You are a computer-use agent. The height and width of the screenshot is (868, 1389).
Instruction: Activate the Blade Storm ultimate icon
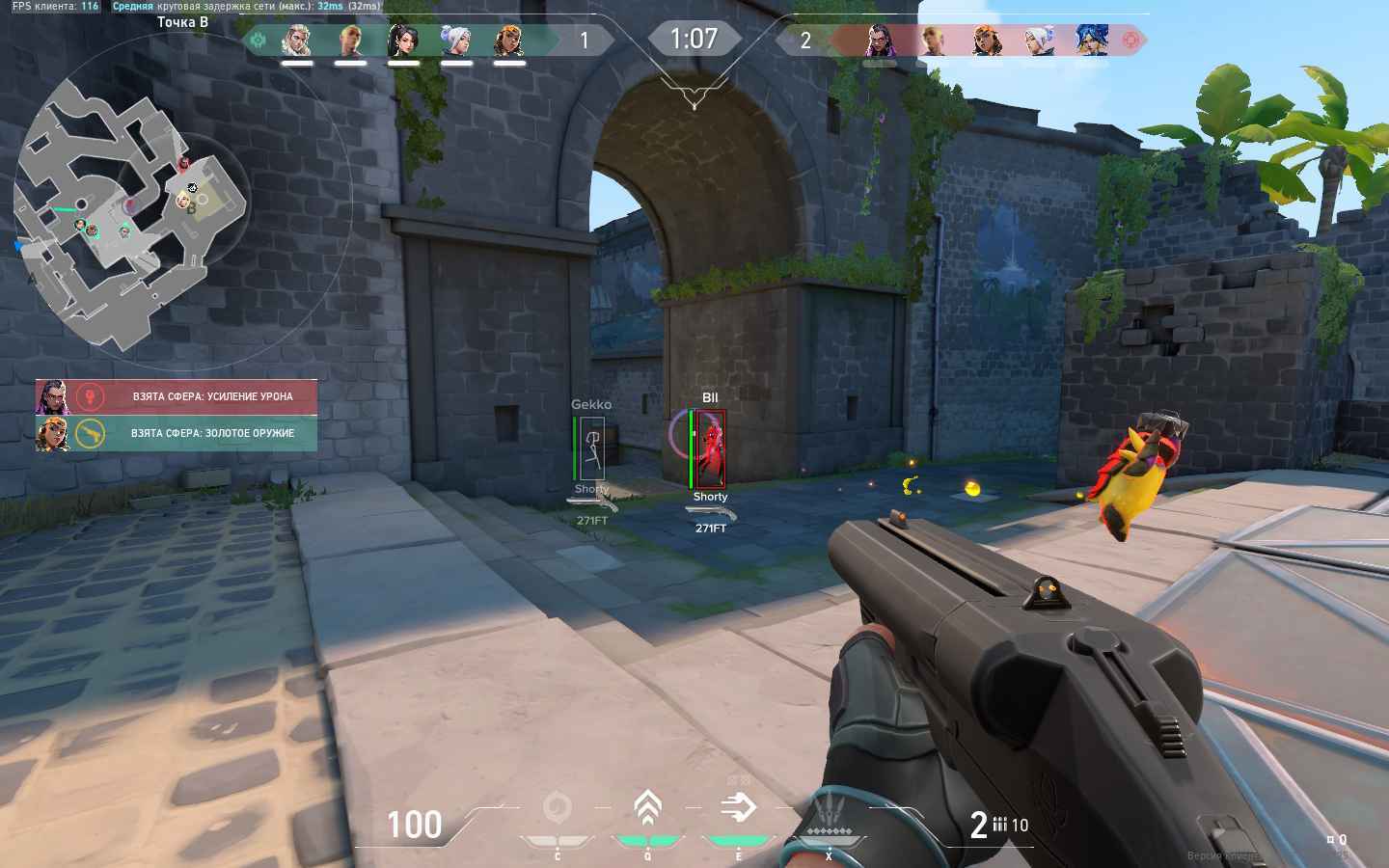click(x=828, y=810)
